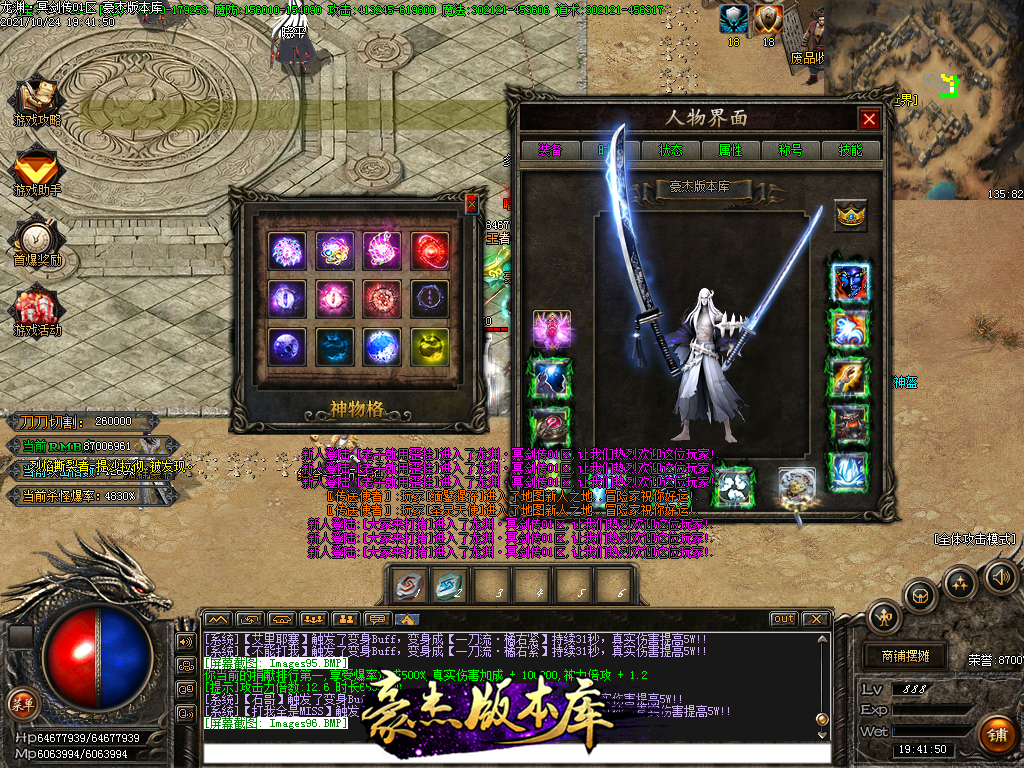Open the 首爆奖励 first-kill rewards
This screenshot has height=768, width=1024.
pos(37,242)
